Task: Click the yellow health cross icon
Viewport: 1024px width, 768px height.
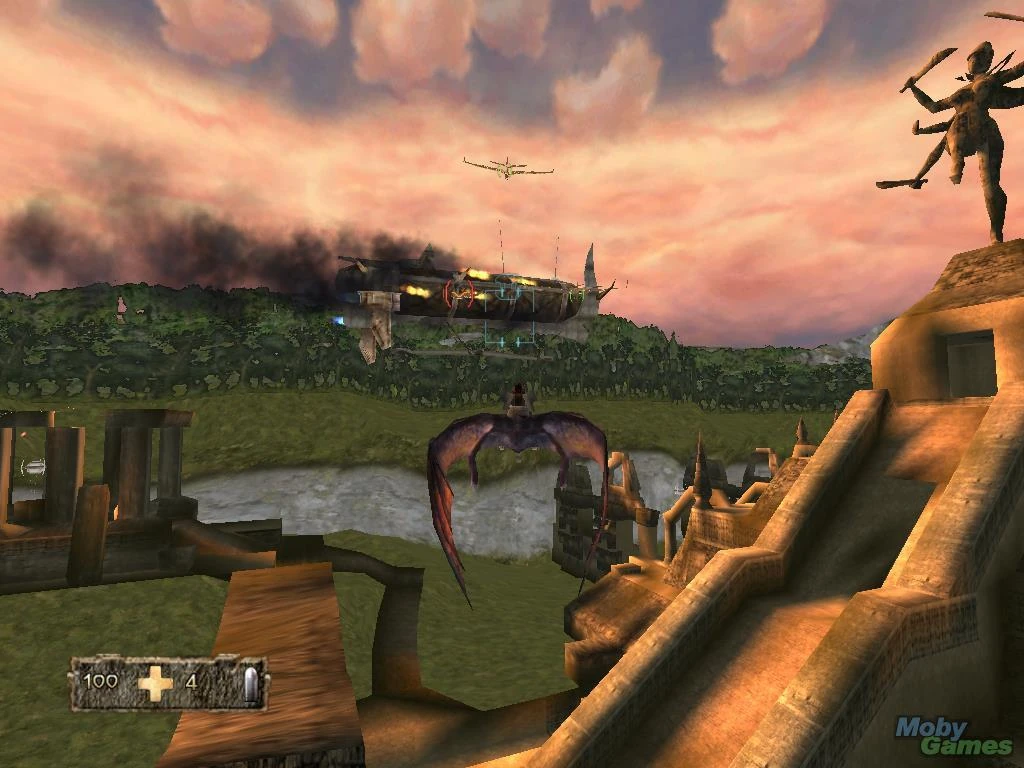Action: [x=155, y=683]
